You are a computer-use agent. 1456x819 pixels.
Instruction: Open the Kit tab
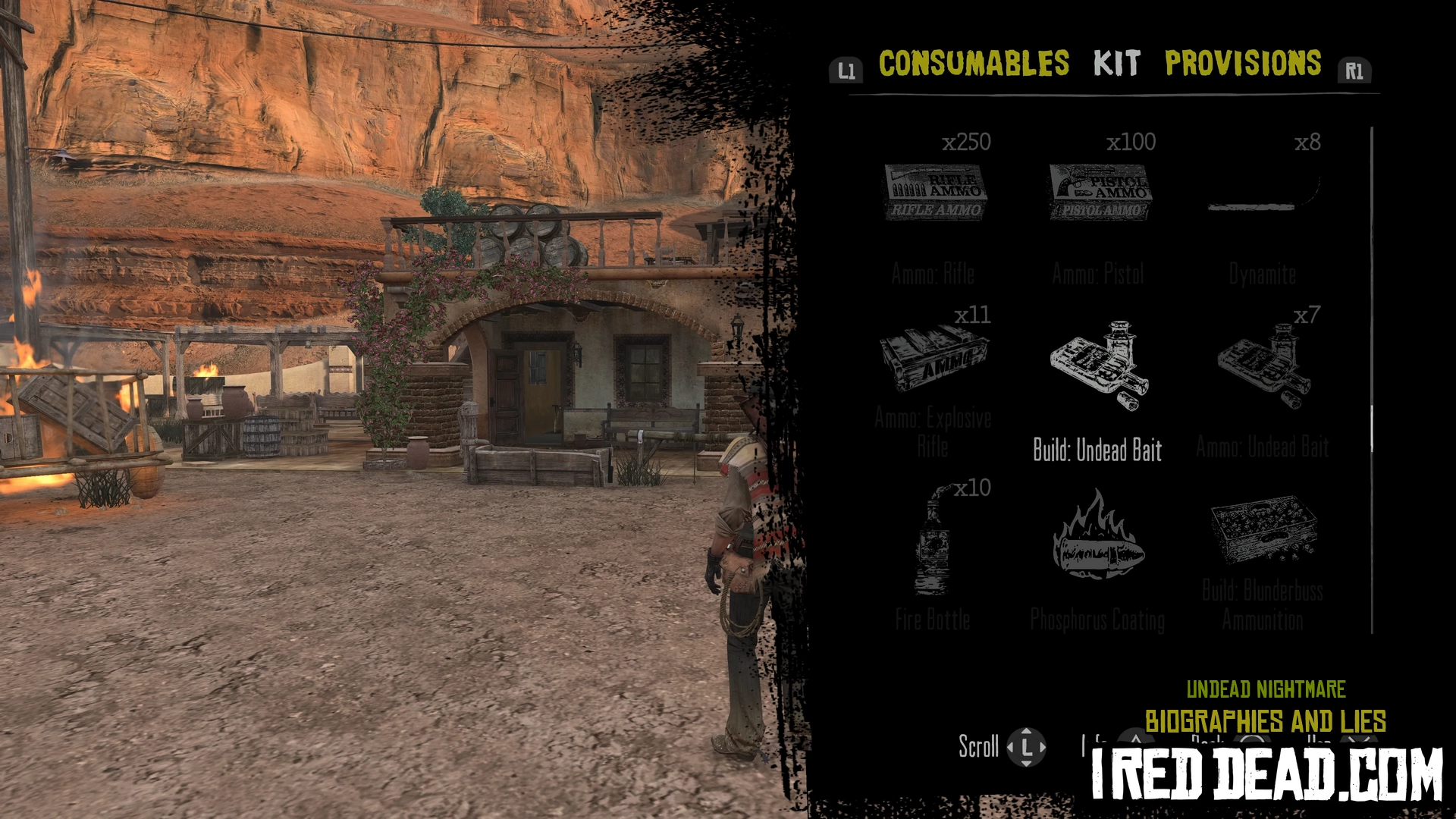[1116, 64]
